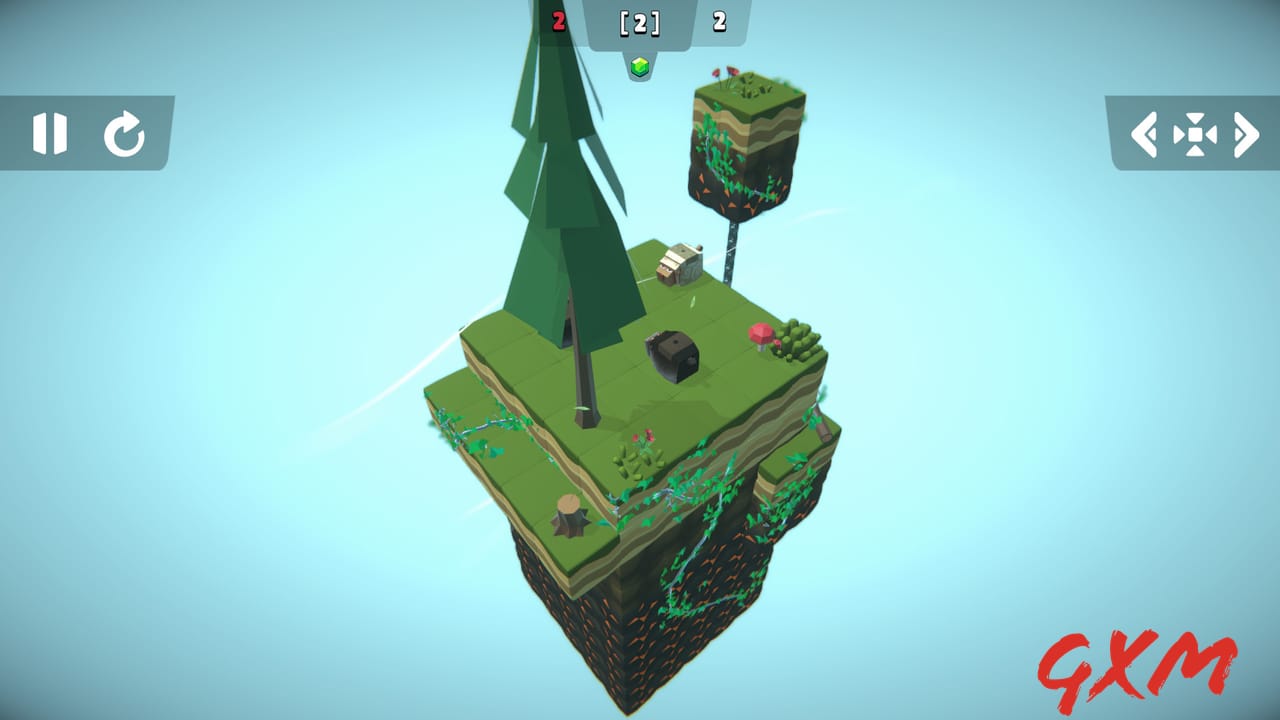Click the green gem cube icon
This screenshot has height=720, width=1280.
639,66
